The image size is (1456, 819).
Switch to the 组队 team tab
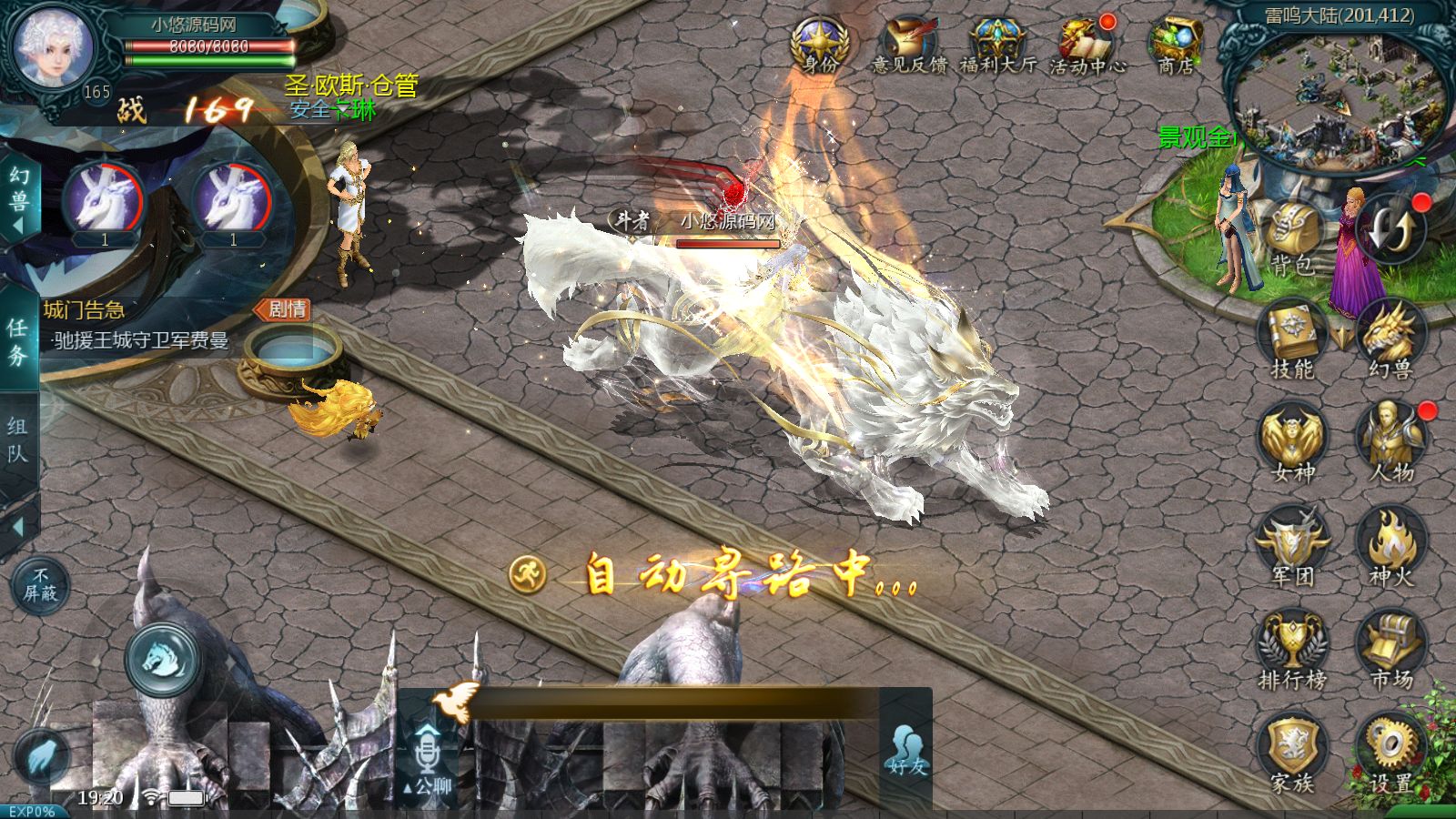tap(18, 439)
